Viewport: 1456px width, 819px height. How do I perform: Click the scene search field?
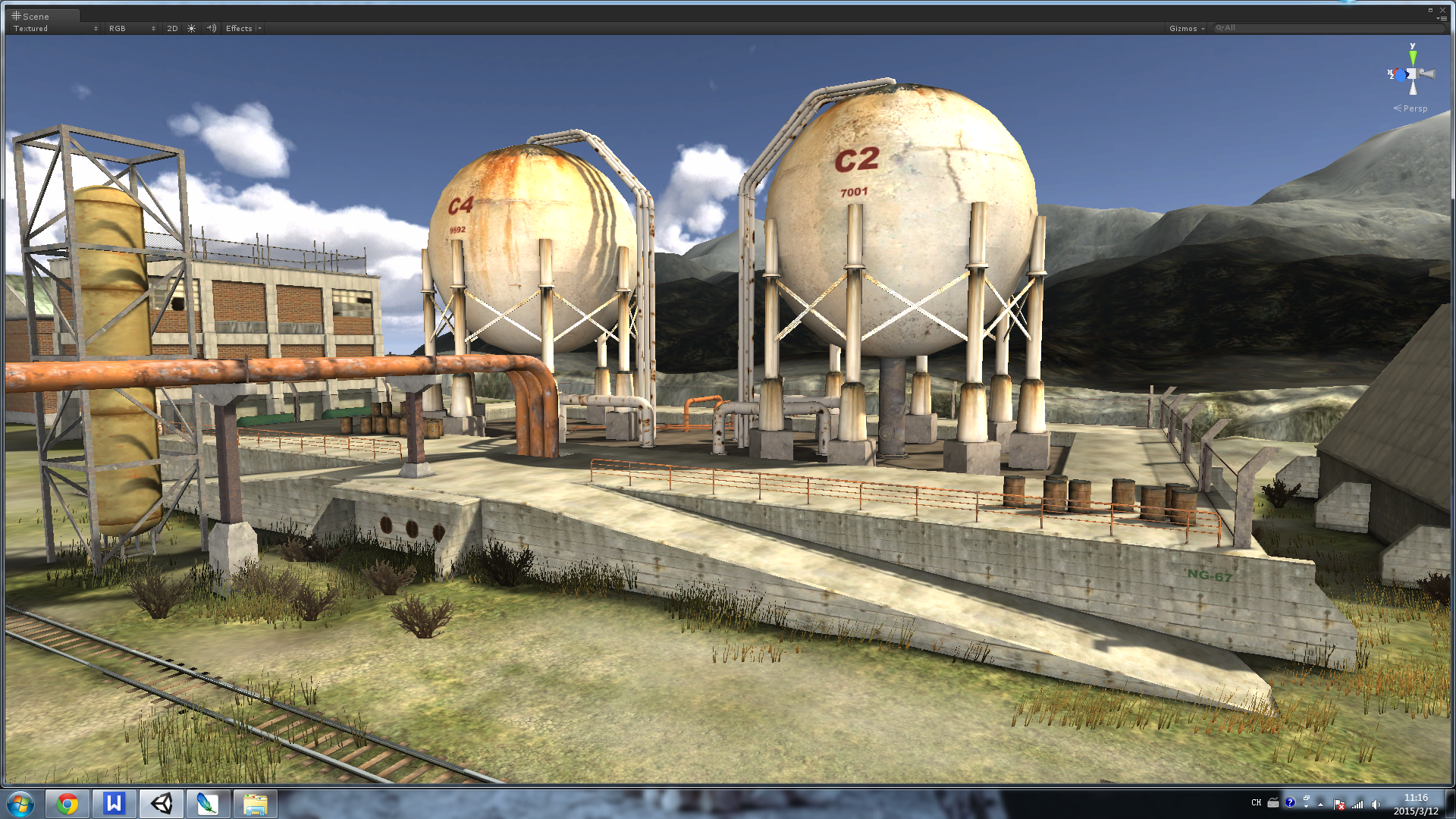coord(1327,28)
